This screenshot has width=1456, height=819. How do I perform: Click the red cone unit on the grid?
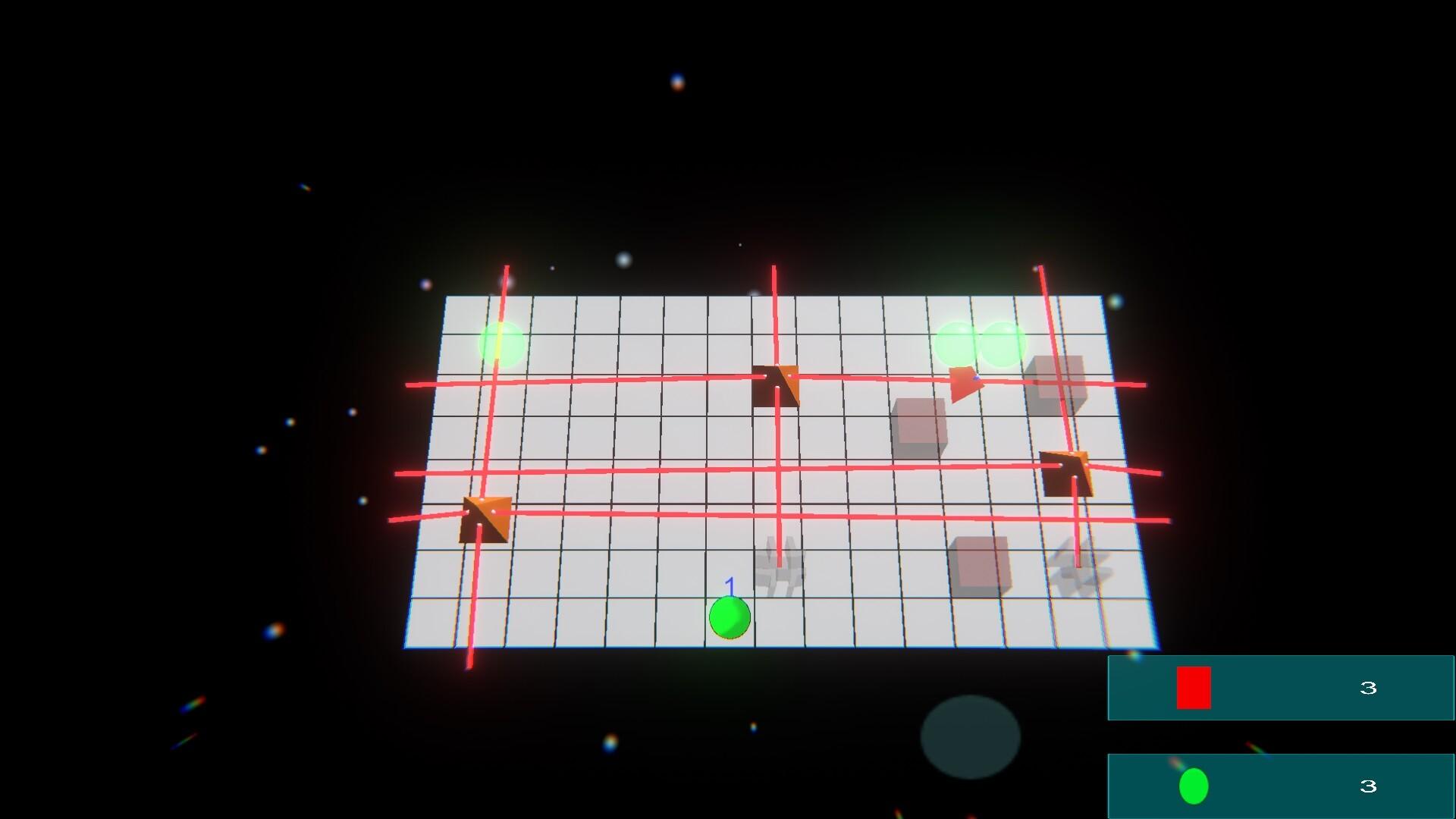pos(963,383)
